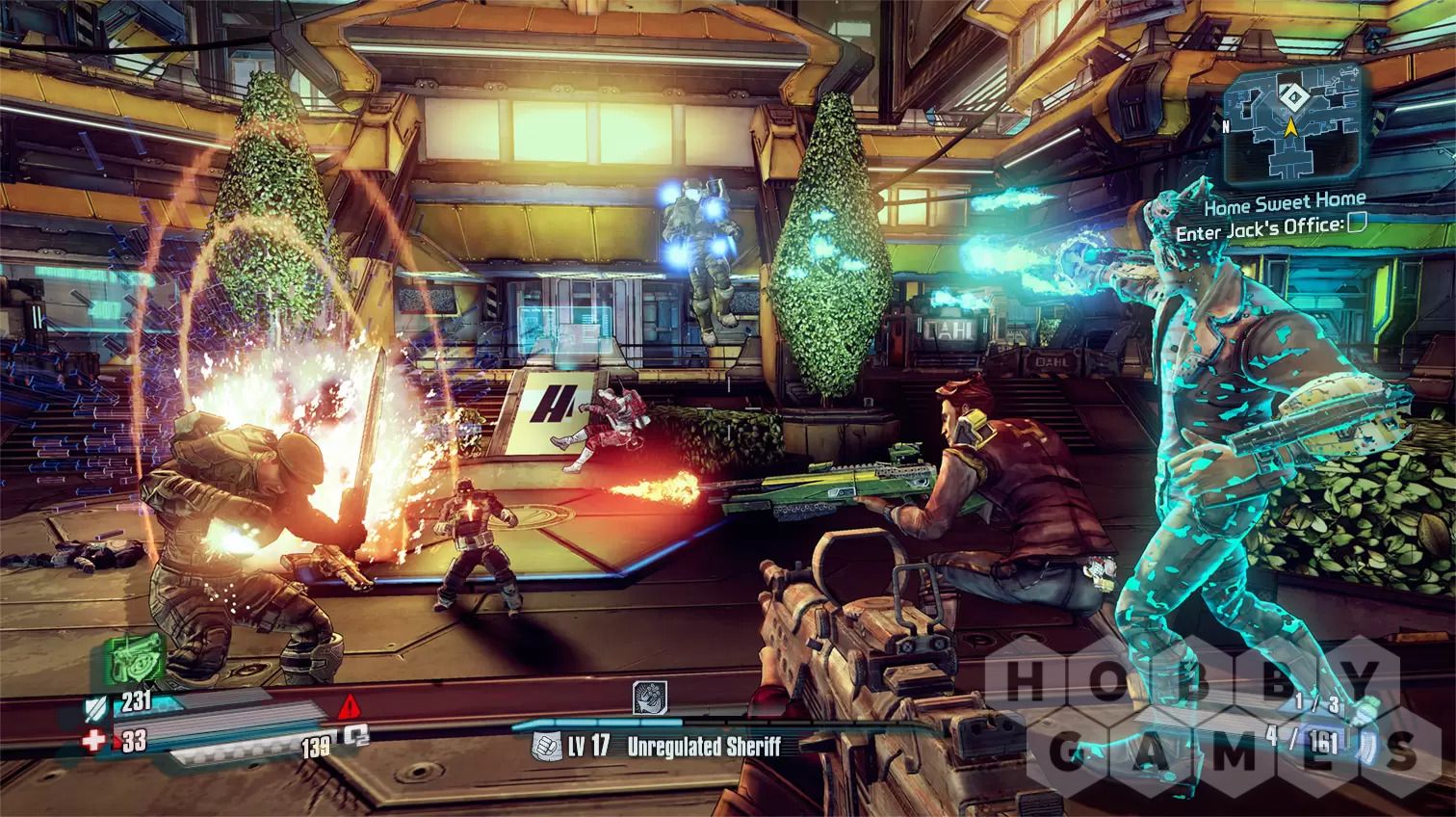Open the badass rank icon above XP bar
The height and width of the screenshot is (817, 1456).
[x=646, y=698]
